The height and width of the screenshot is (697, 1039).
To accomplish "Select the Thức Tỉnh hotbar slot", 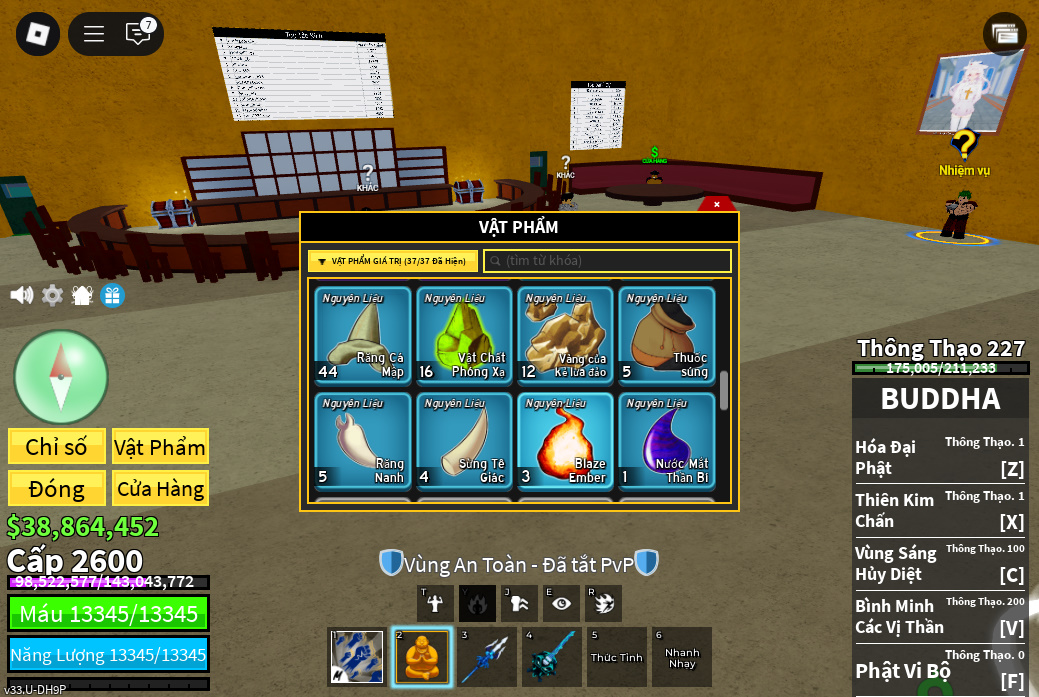I will 616,657.
